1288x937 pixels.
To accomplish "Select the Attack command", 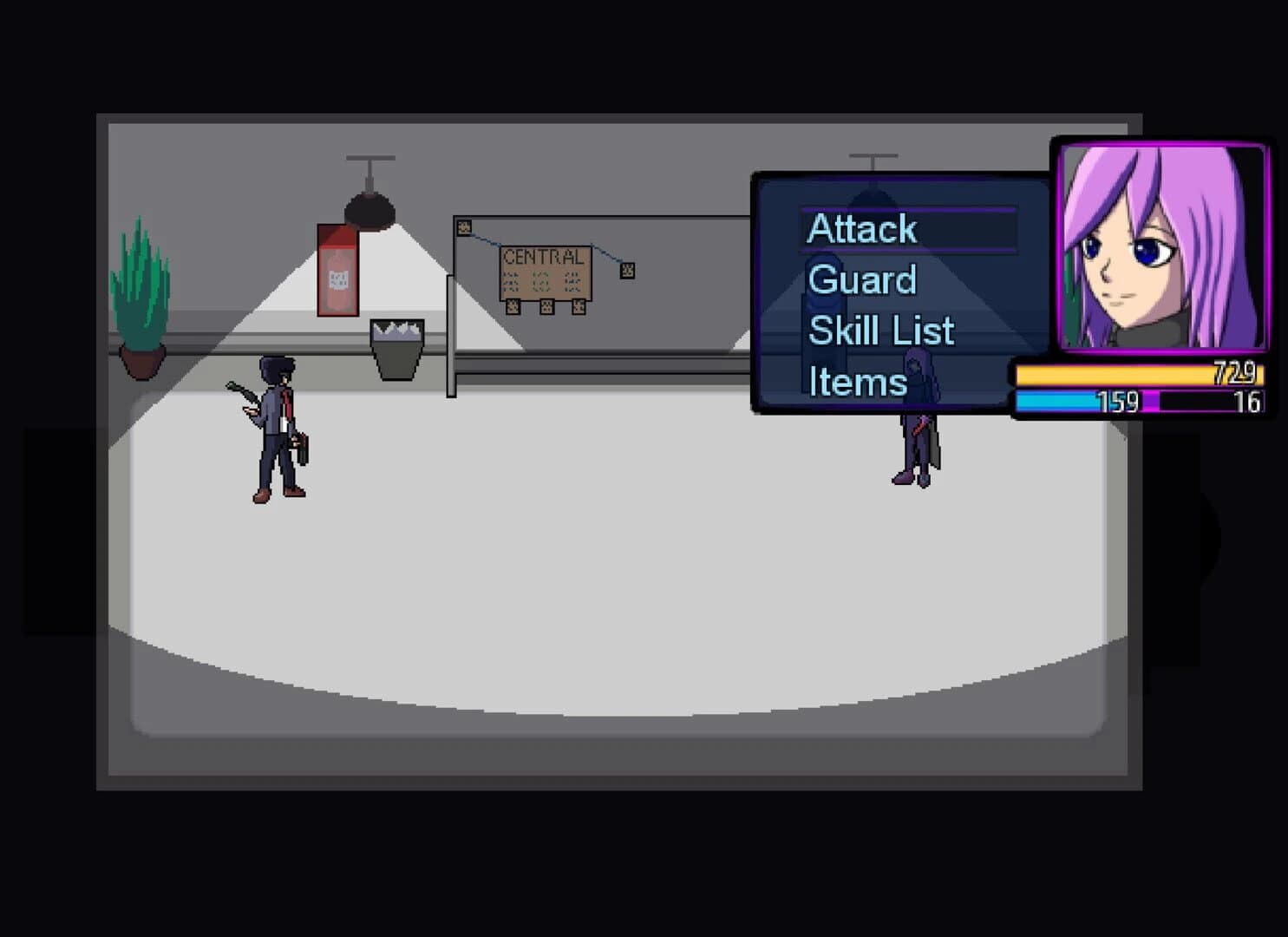I will (x=861, y=228).
